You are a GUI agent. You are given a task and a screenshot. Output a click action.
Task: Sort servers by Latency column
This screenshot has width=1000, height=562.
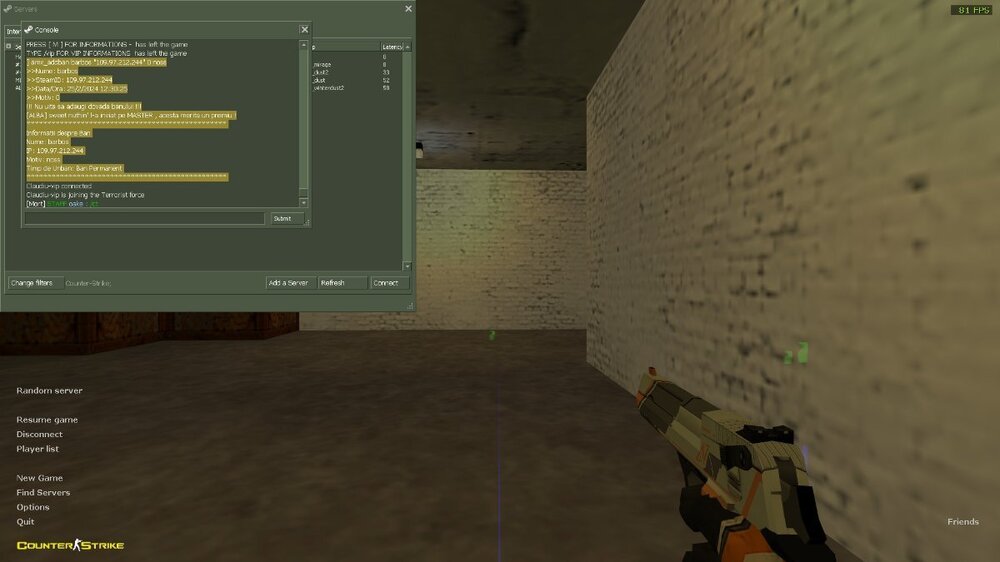pos(392,47)
